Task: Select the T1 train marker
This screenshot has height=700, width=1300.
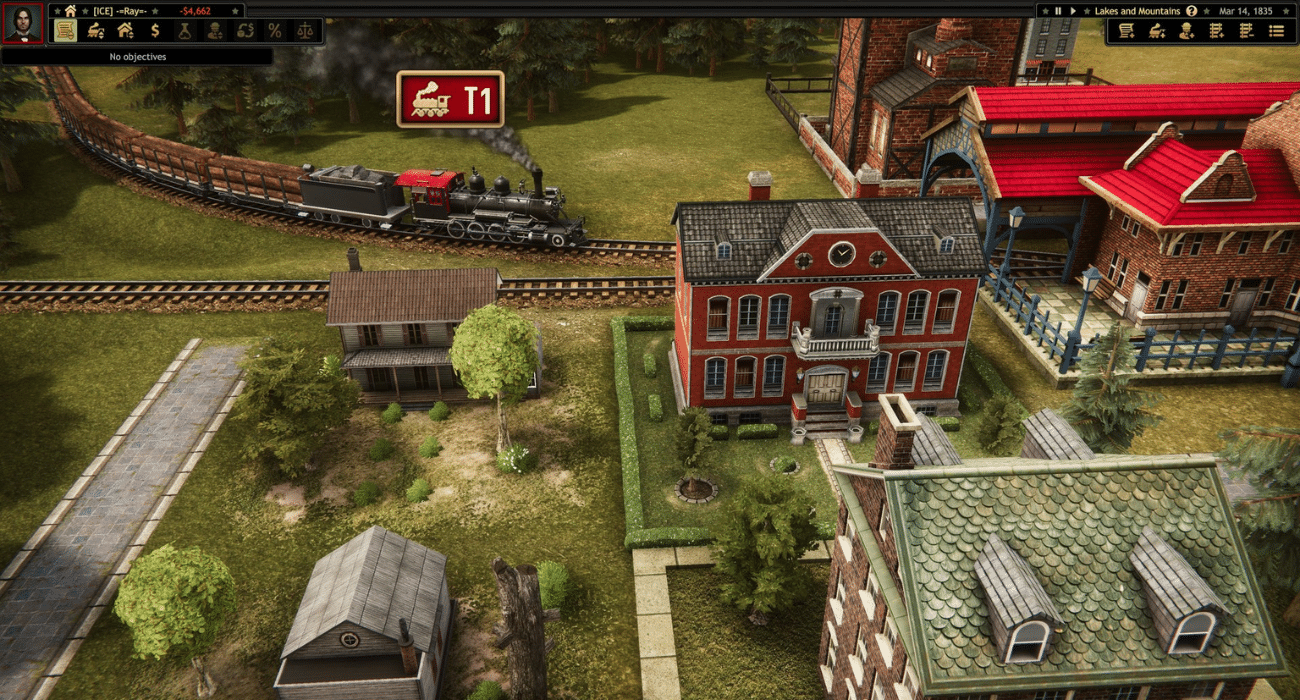Action: click(x=450, y=99)
